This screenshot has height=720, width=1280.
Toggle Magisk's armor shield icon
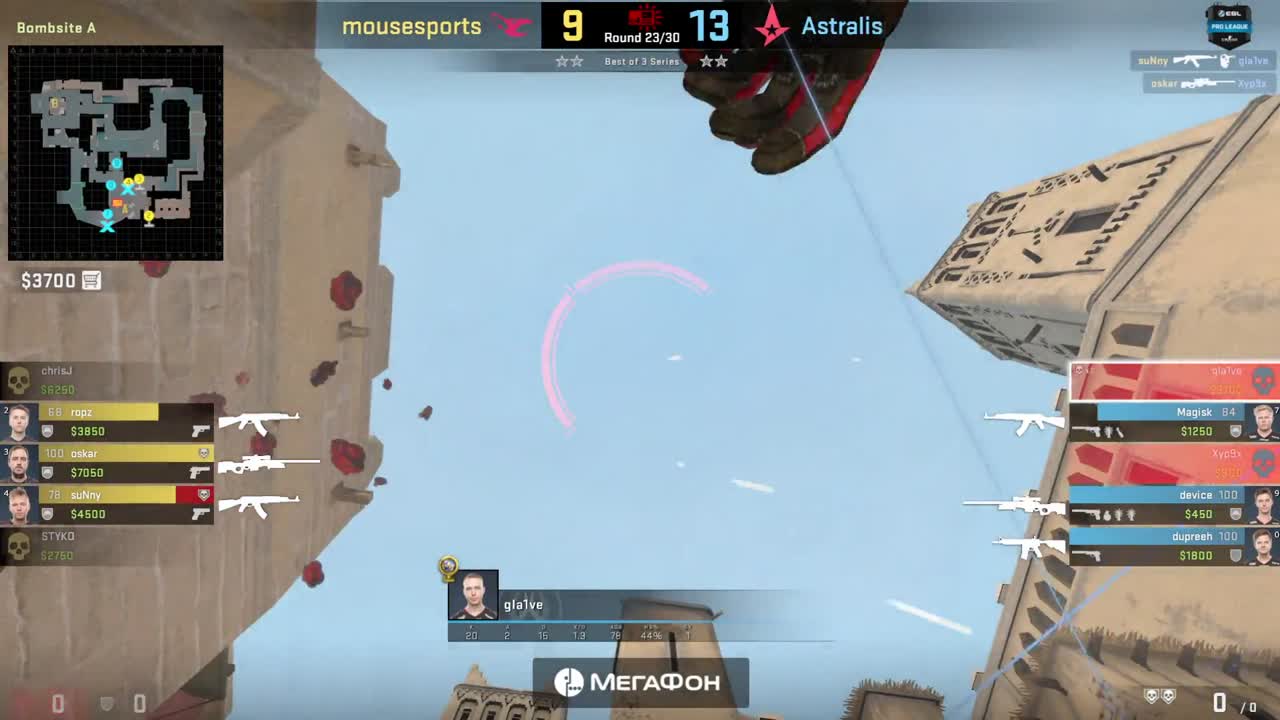pos(1236,430)
